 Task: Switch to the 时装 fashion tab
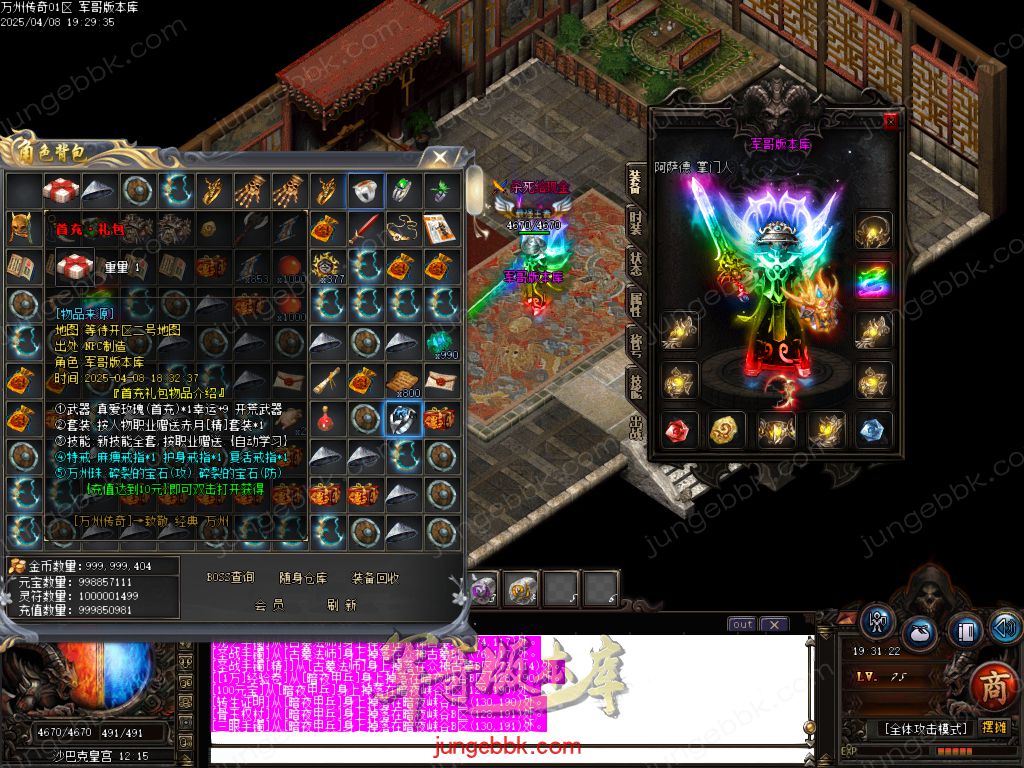pyautogui.click(x=636, y=221)
